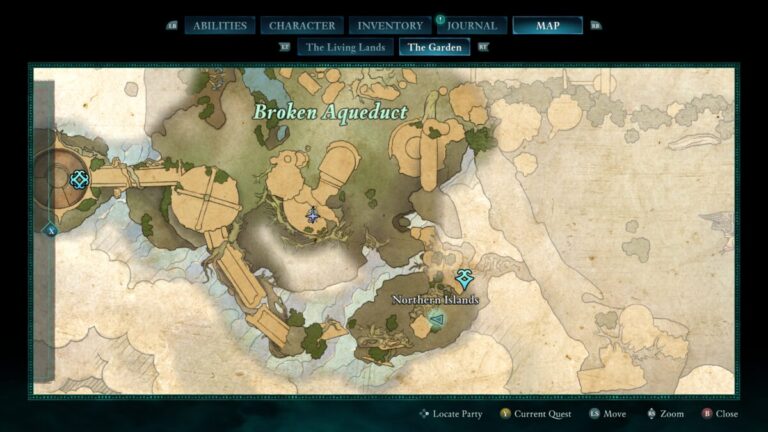Select The Garden map sub-tab
Screen dimensions: 768x432
pyautogui.click(x=434, y=46)
